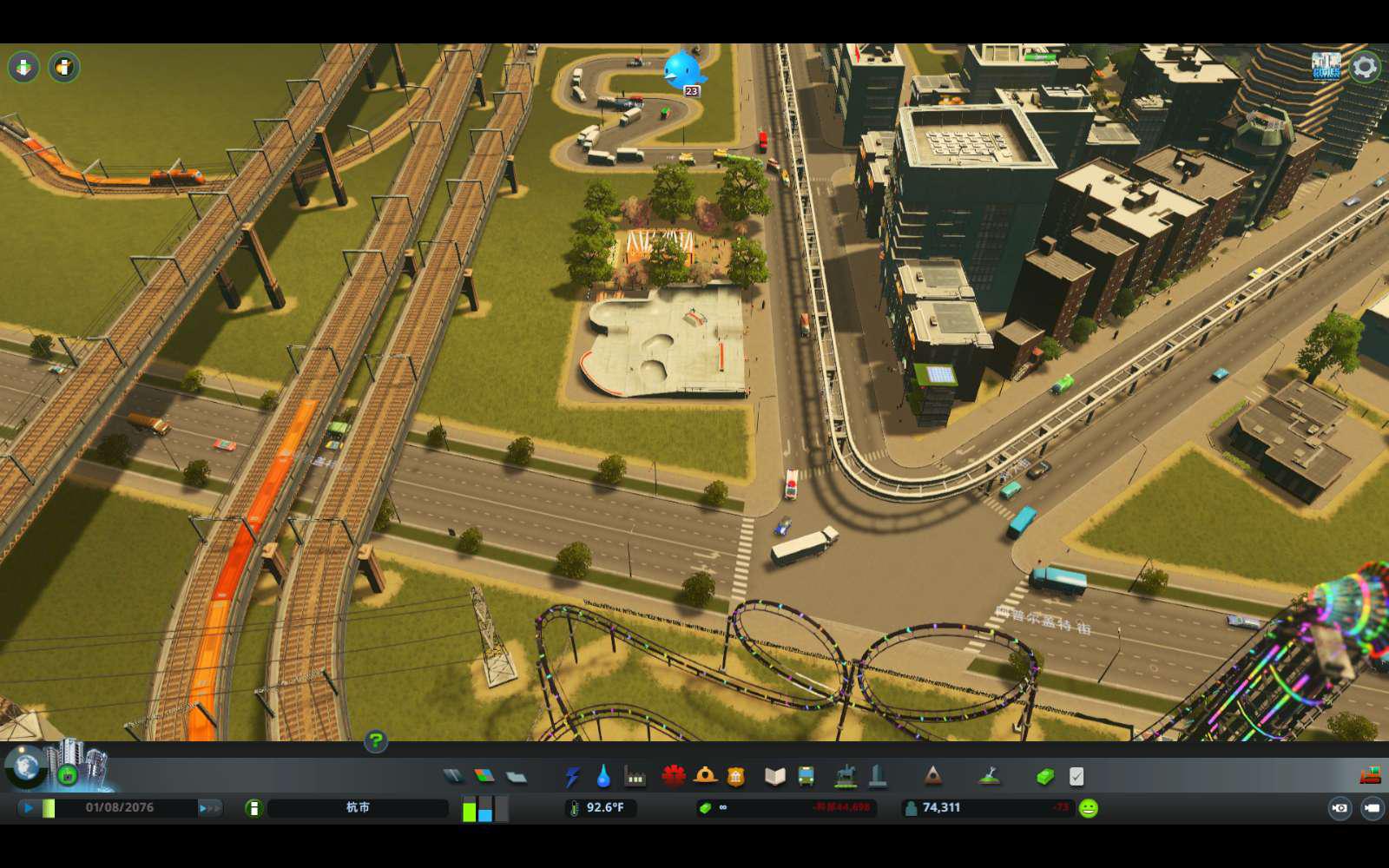
Task: Click the blue Chirper bird icon
Action: point(681,69)
